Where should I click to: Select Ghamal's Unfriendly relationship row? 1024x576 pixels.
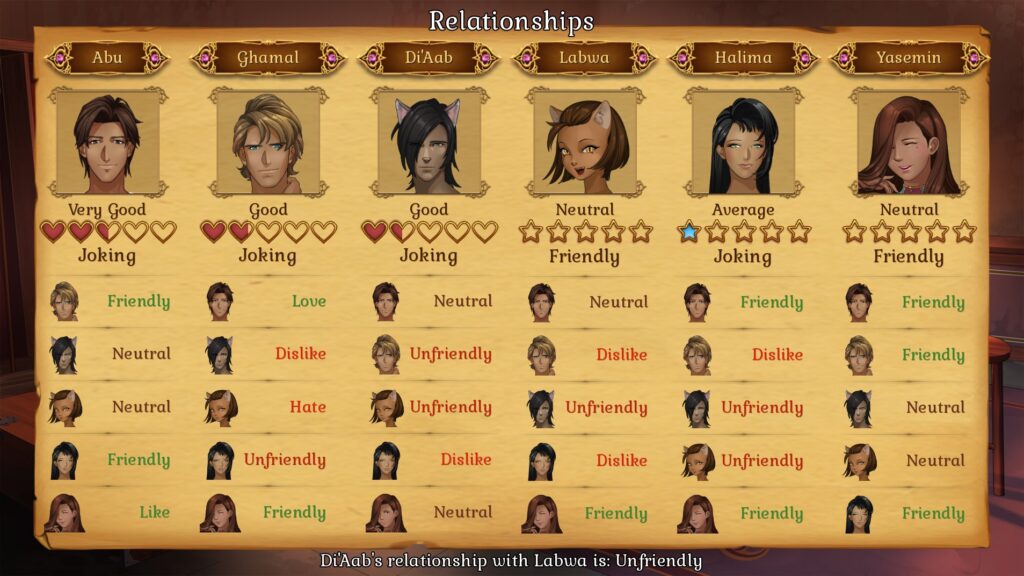point(268,460)
